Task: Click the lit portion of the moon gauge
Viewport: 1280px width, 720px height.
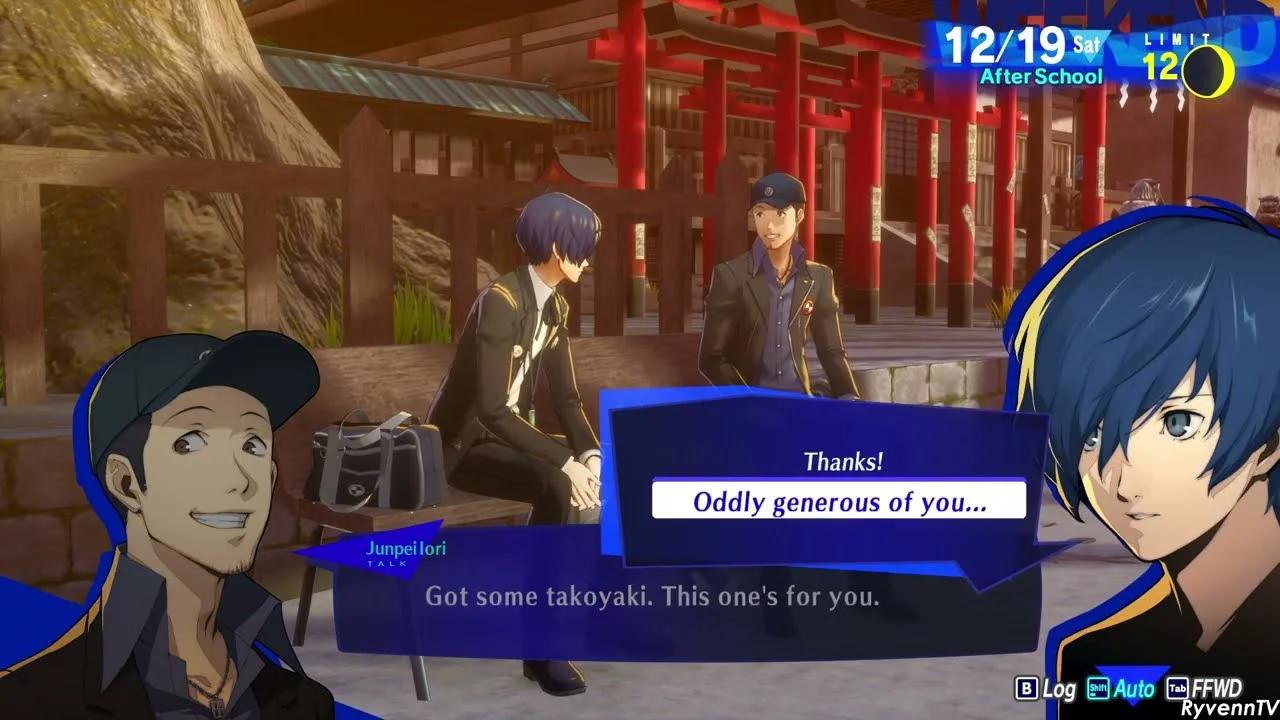Action: pyautogui.click(x=1225, y=69)
